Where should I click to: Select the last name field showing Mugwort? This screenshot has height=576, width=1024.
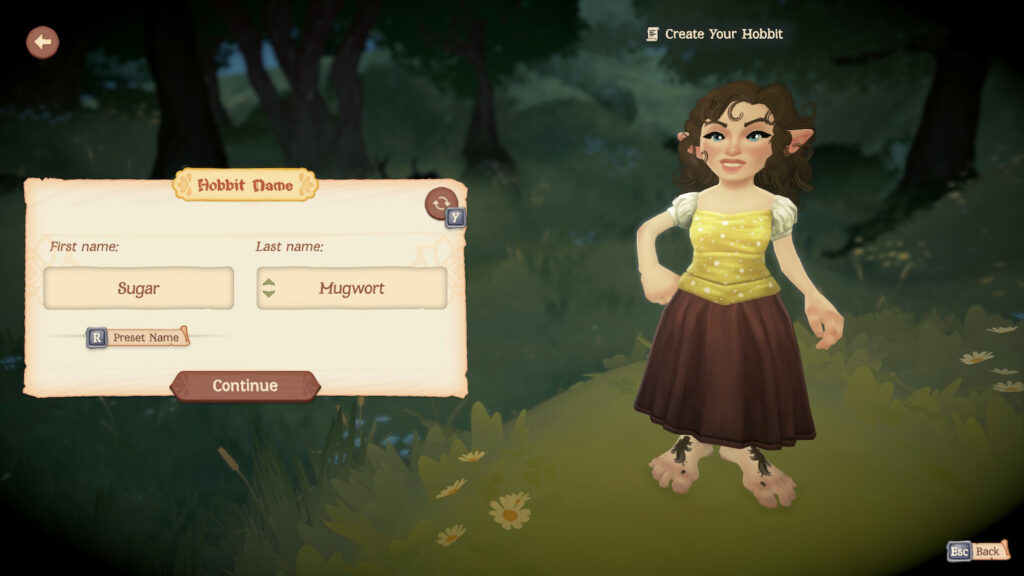[x=352, y=288]
